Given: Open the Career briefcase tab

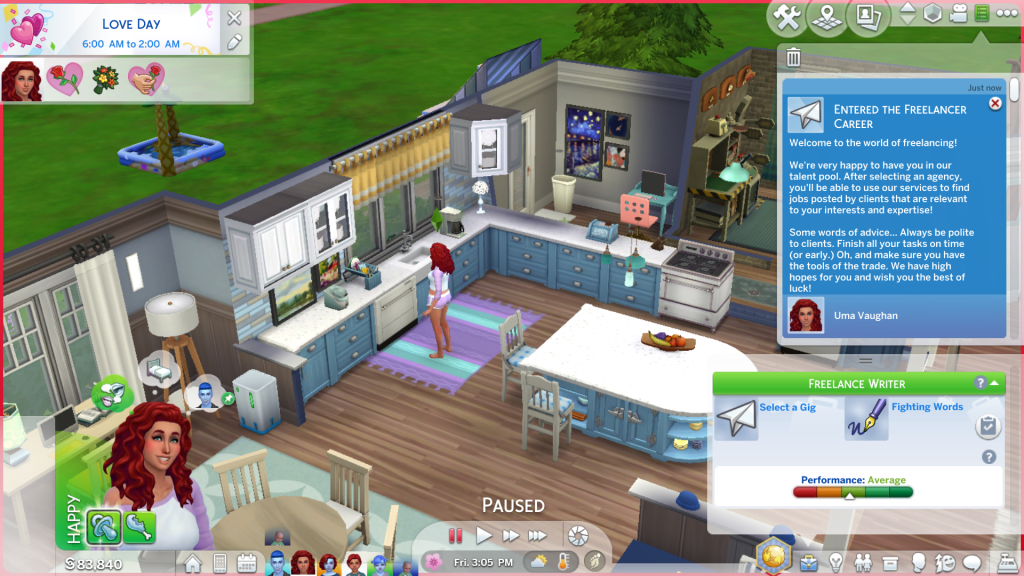Looking at the screenshot, I should click(808, 563).
